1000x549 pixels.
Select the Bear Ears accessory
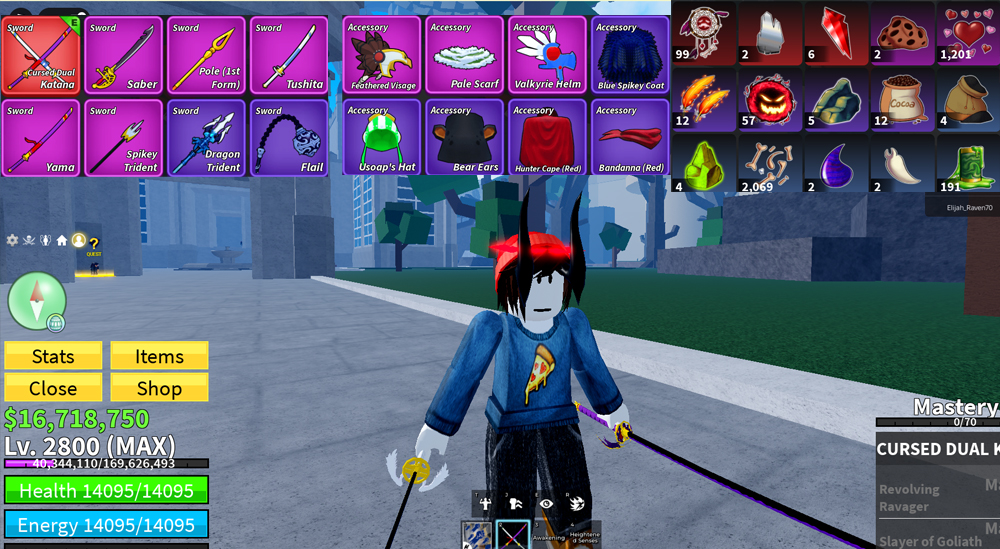coord(465,138)
